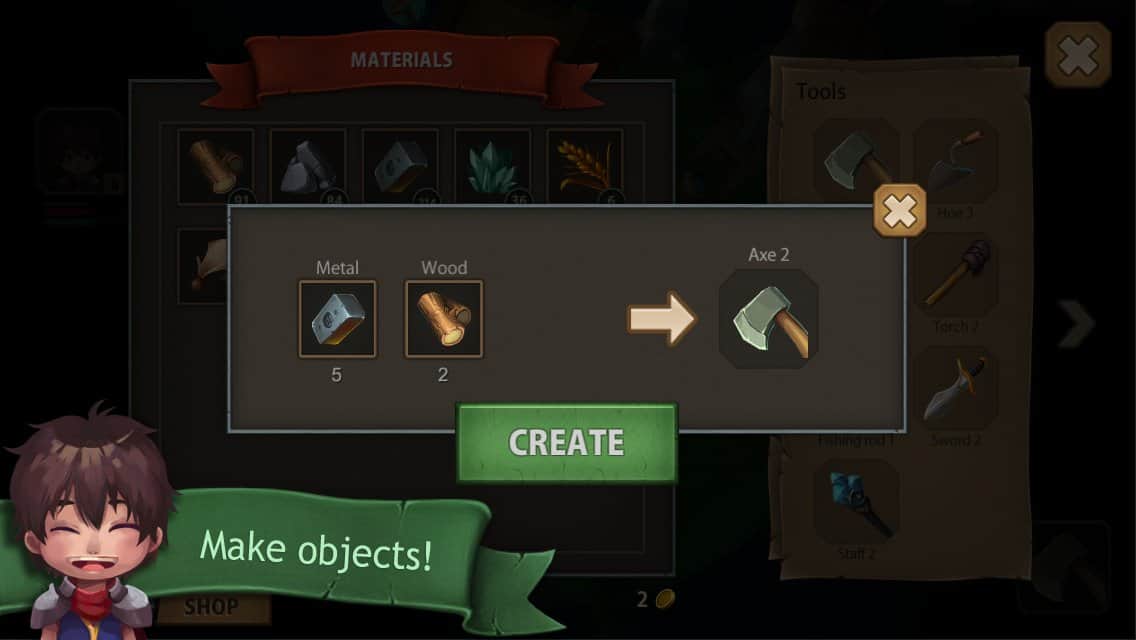Select the metal ingot material slot
Image resolution: width=1136 pixels, height=640 pixels.
point(400,165)
